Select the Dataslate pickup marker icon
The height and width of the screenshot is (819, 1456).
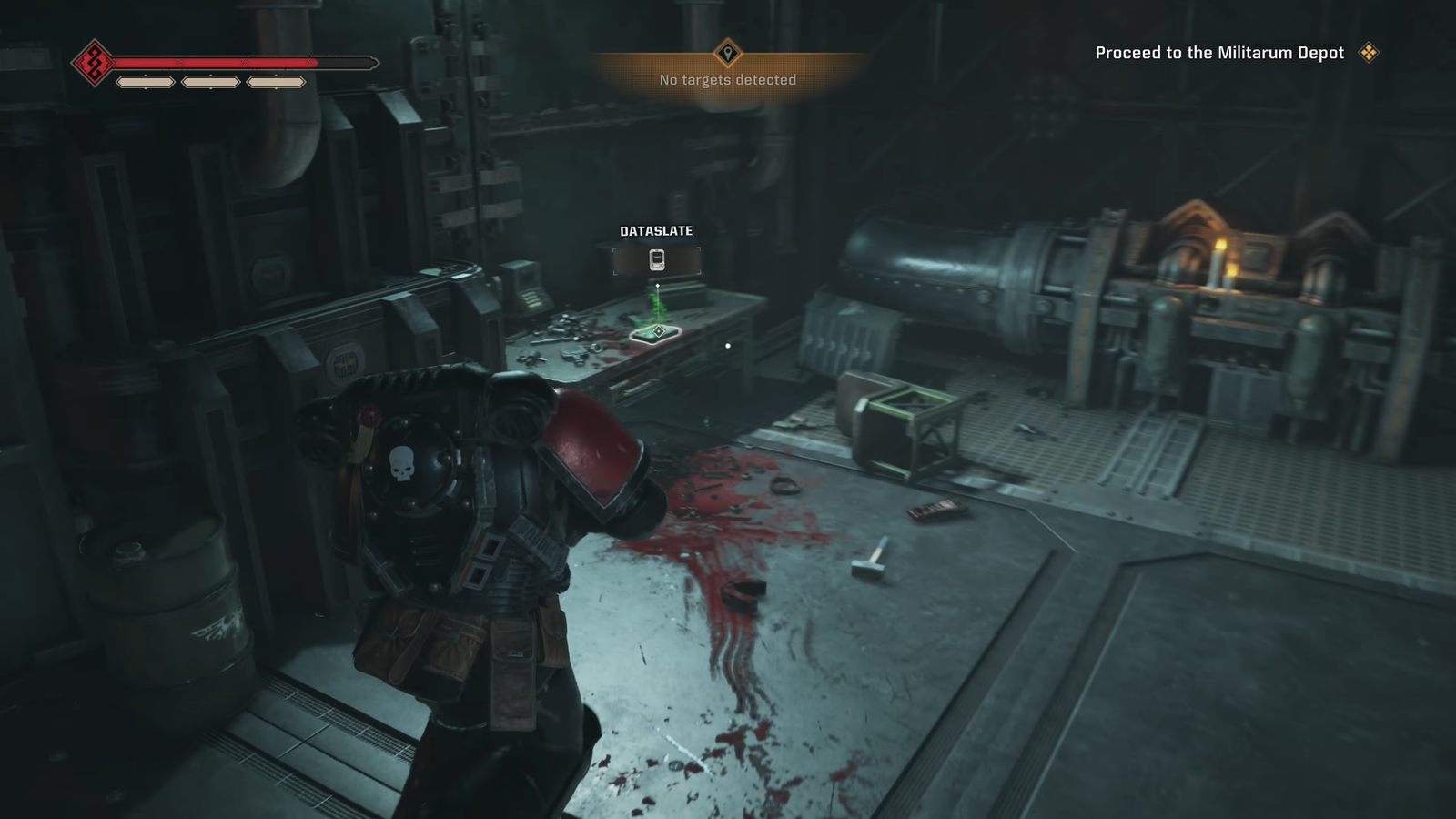tap(657, 260)
